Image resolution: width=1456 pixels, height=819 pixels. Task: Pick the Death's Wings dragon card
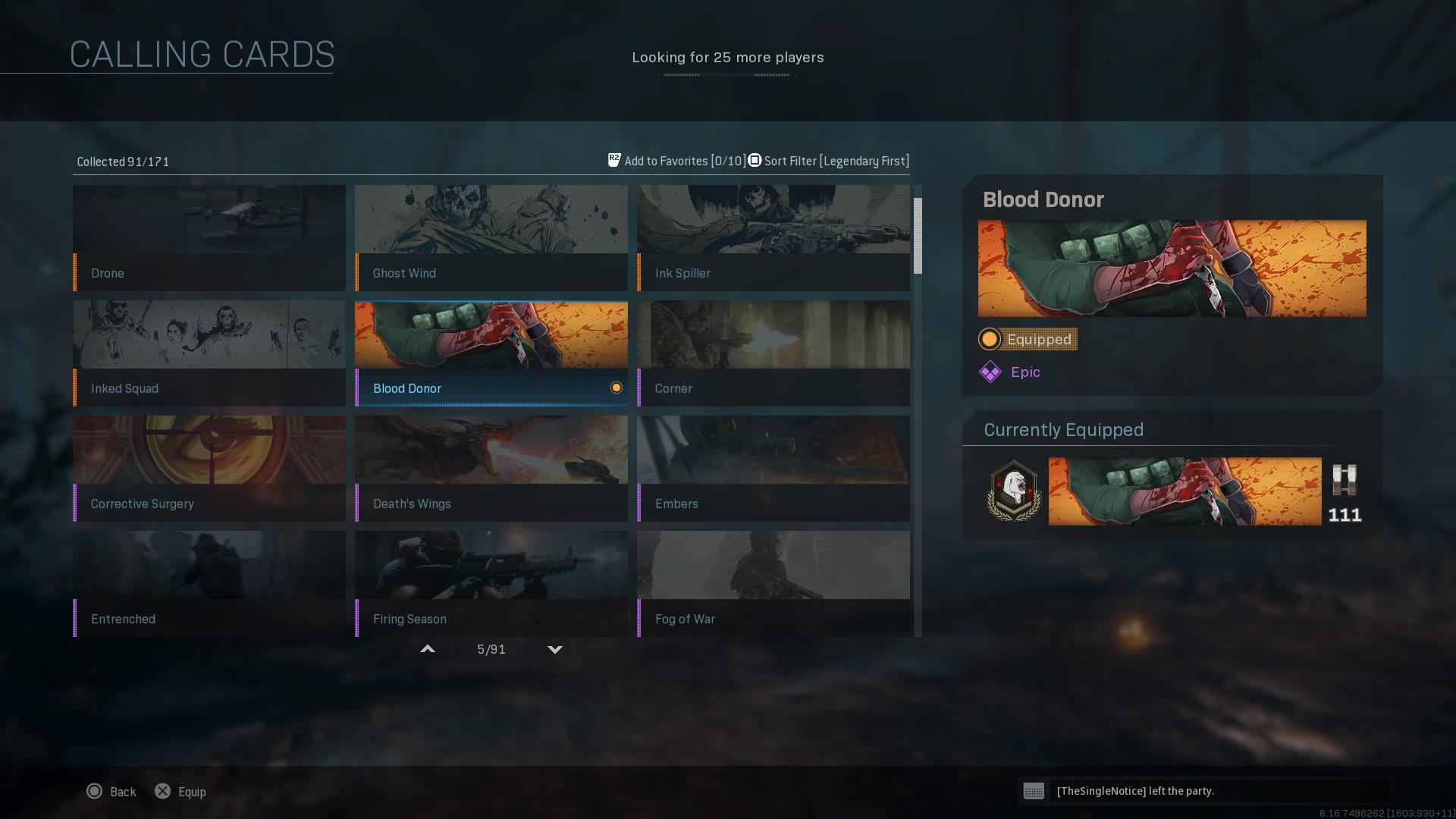point(491,469)
